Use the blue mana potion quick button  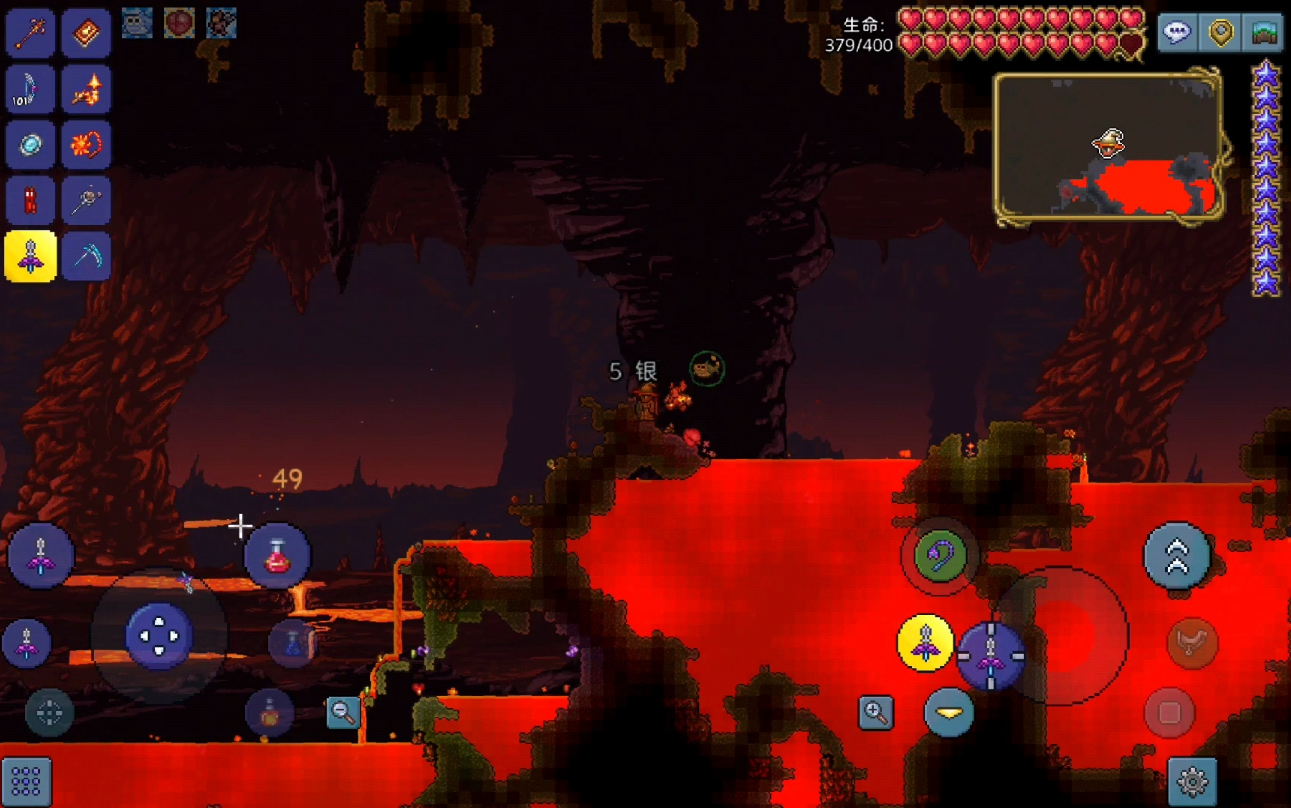(292, 642)
